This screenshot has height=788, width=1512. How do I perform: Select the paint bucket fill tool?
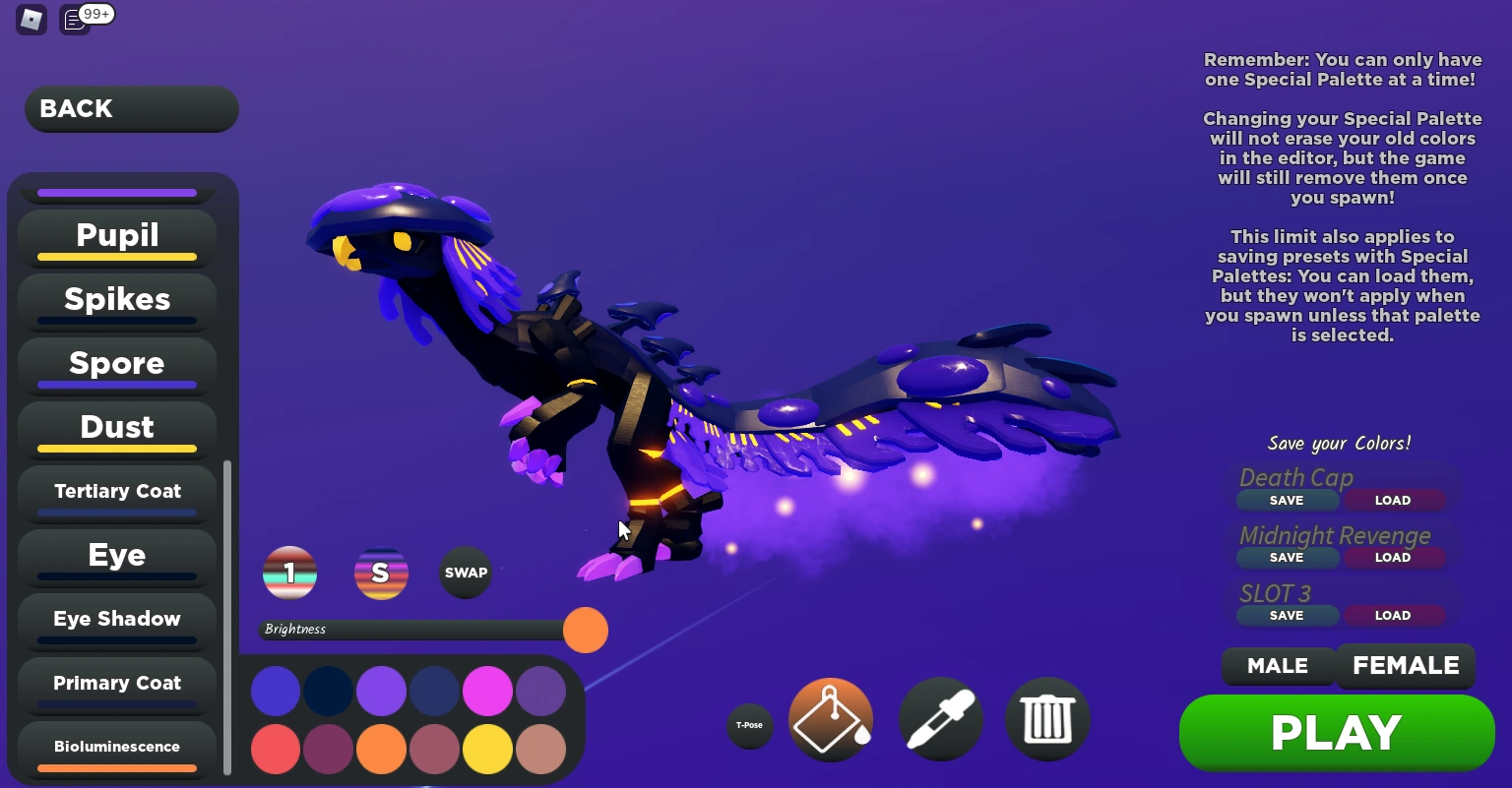(830, 719)
